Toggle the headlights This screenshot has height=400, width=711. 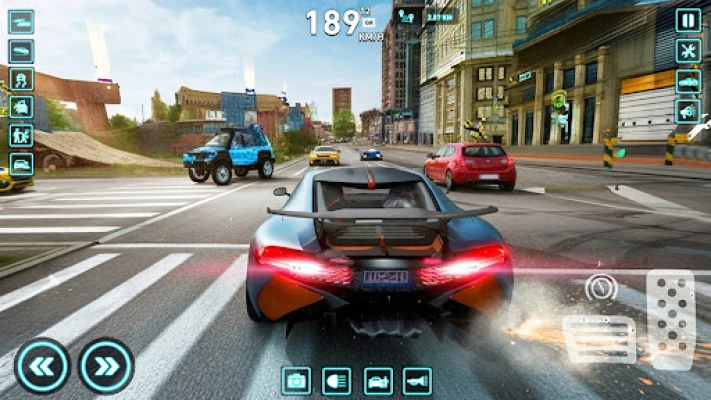click(x=337, y=380)
